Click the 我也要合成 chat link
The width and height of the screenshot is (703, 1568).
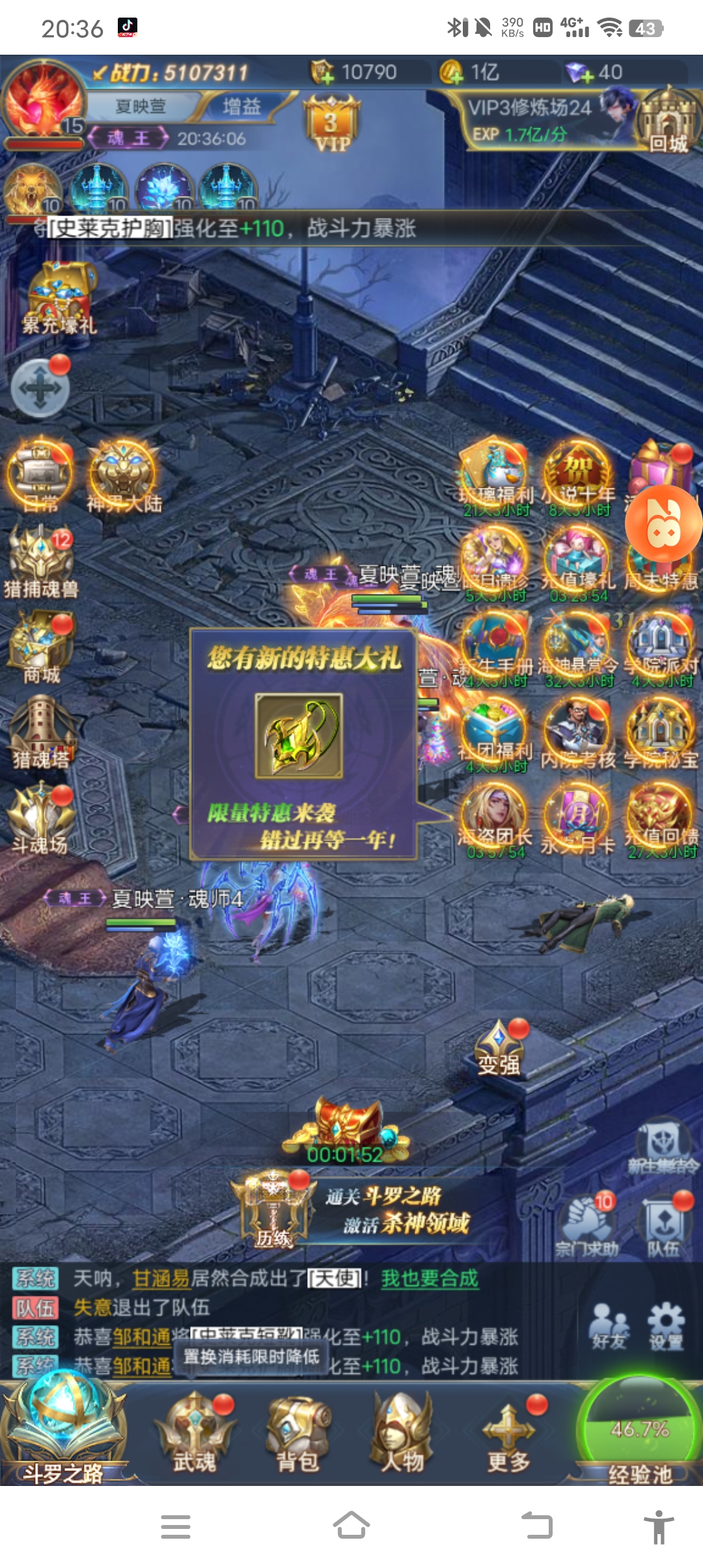430,1278
